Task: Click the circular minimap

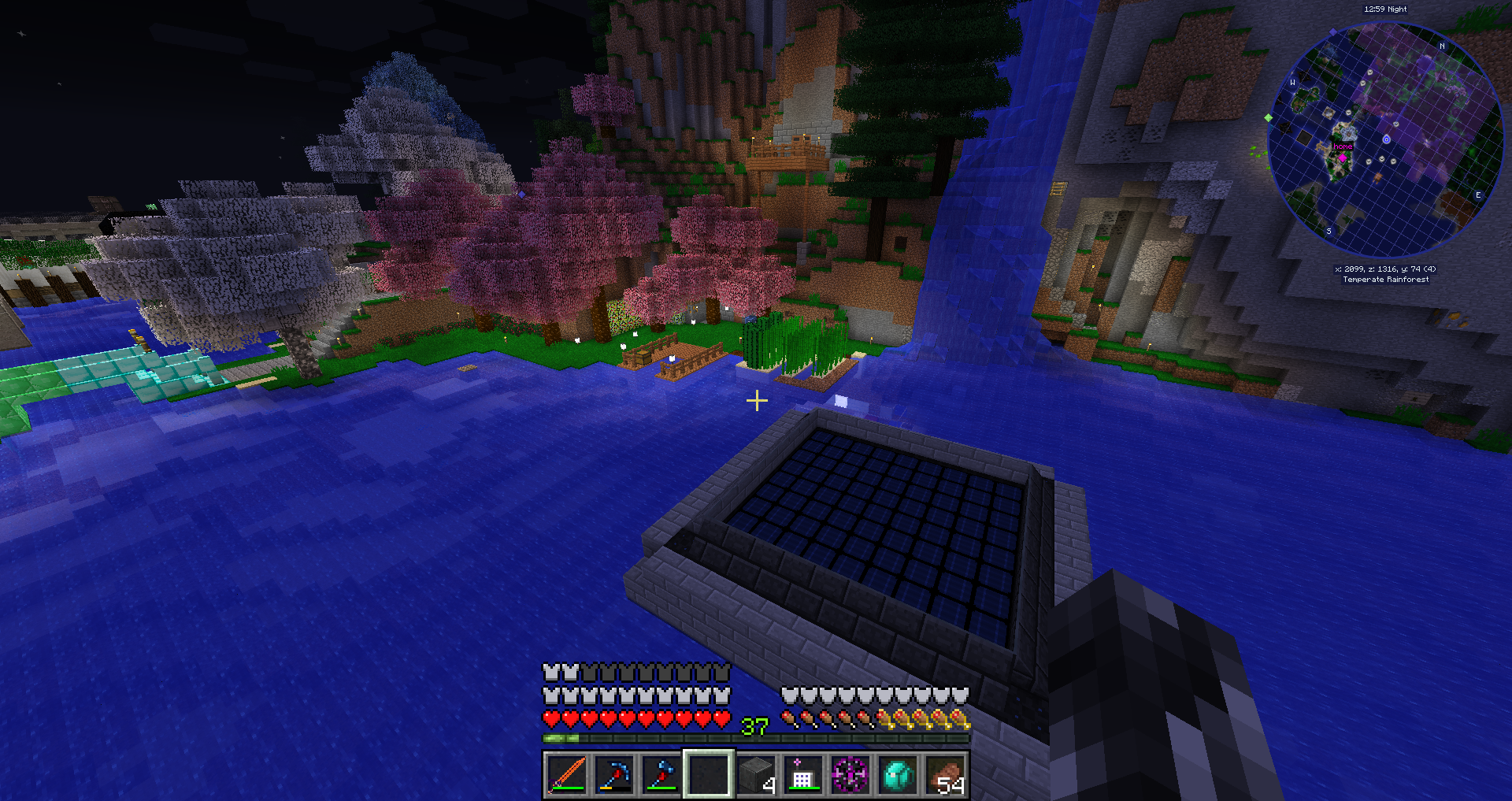Action: [1385, 140]
